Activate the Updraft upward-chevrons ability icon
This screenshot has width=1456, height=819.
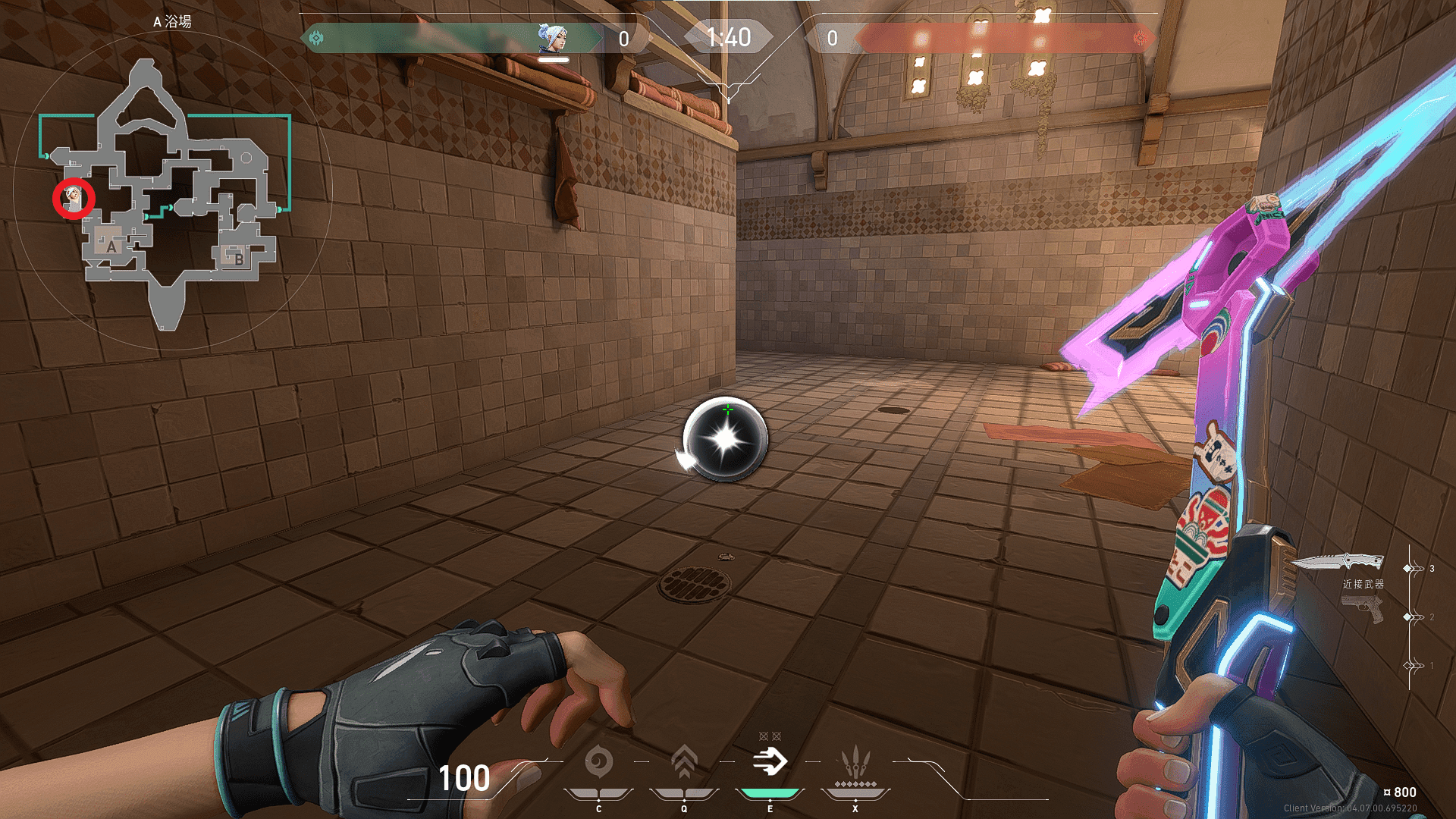(684, 761)
